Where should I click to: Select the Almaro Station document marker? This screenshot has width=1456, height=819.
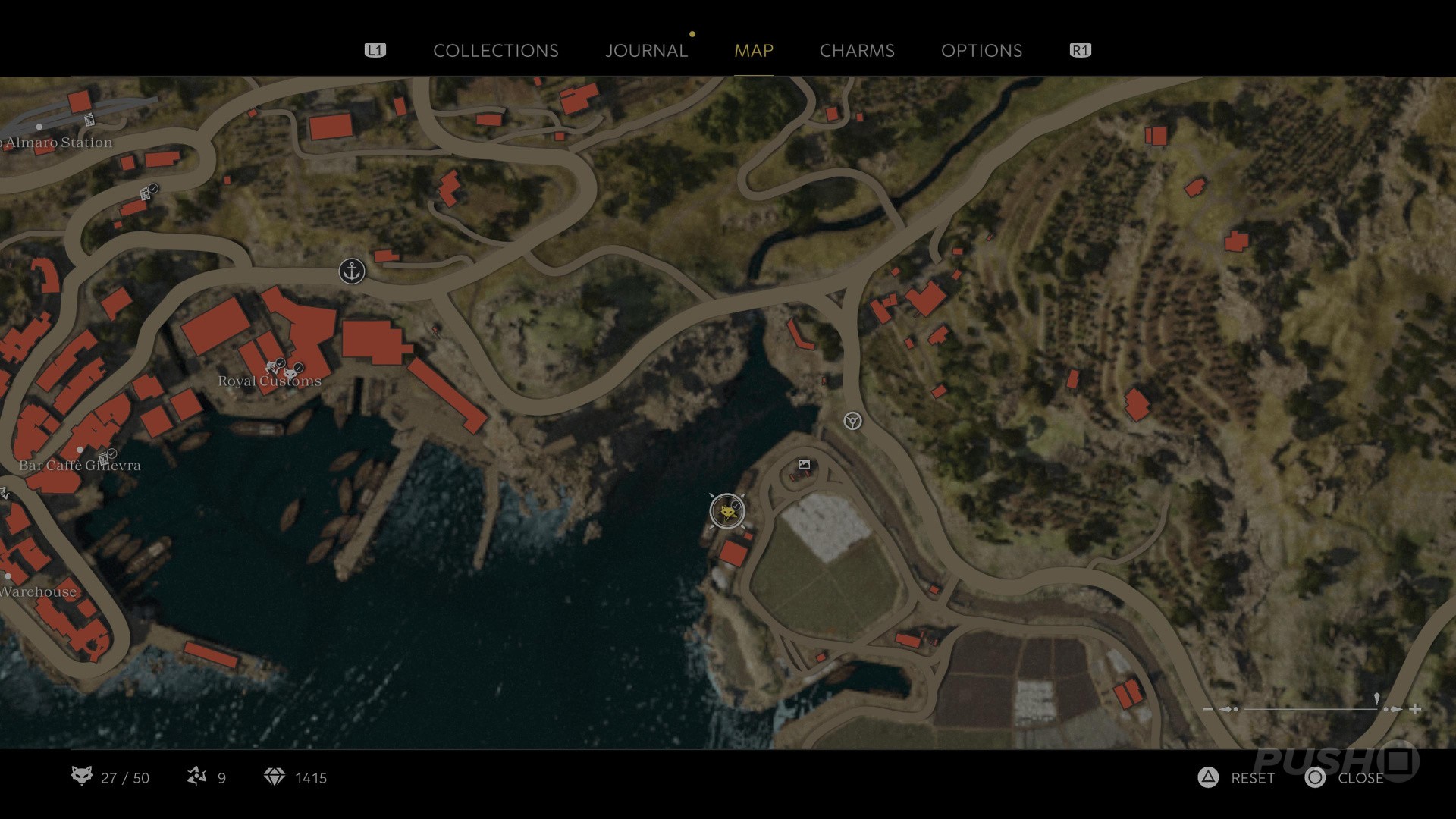(89, 120)
